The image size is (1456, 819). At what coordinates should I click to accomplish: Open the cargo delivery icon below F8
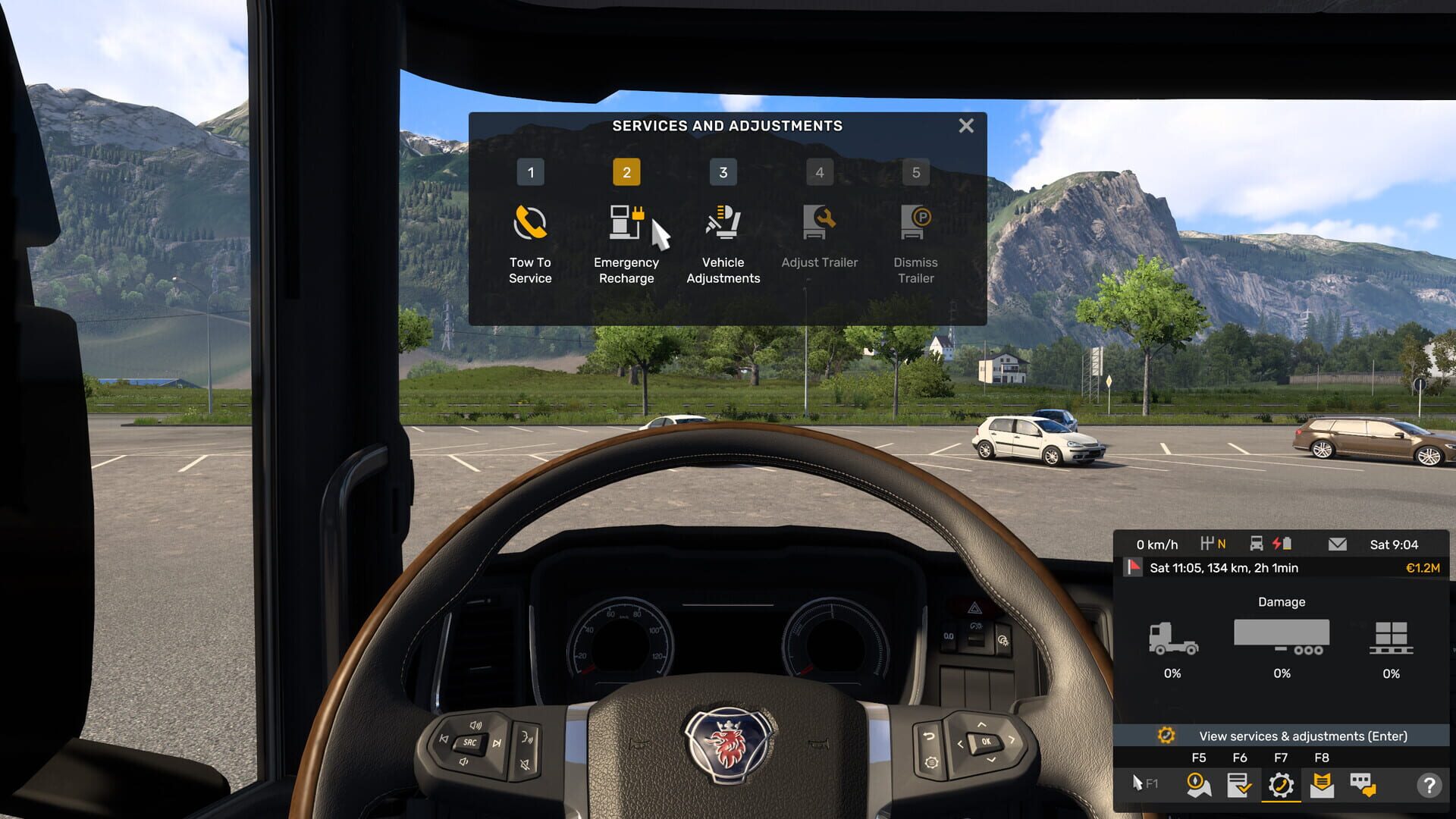pos(1322,786)
